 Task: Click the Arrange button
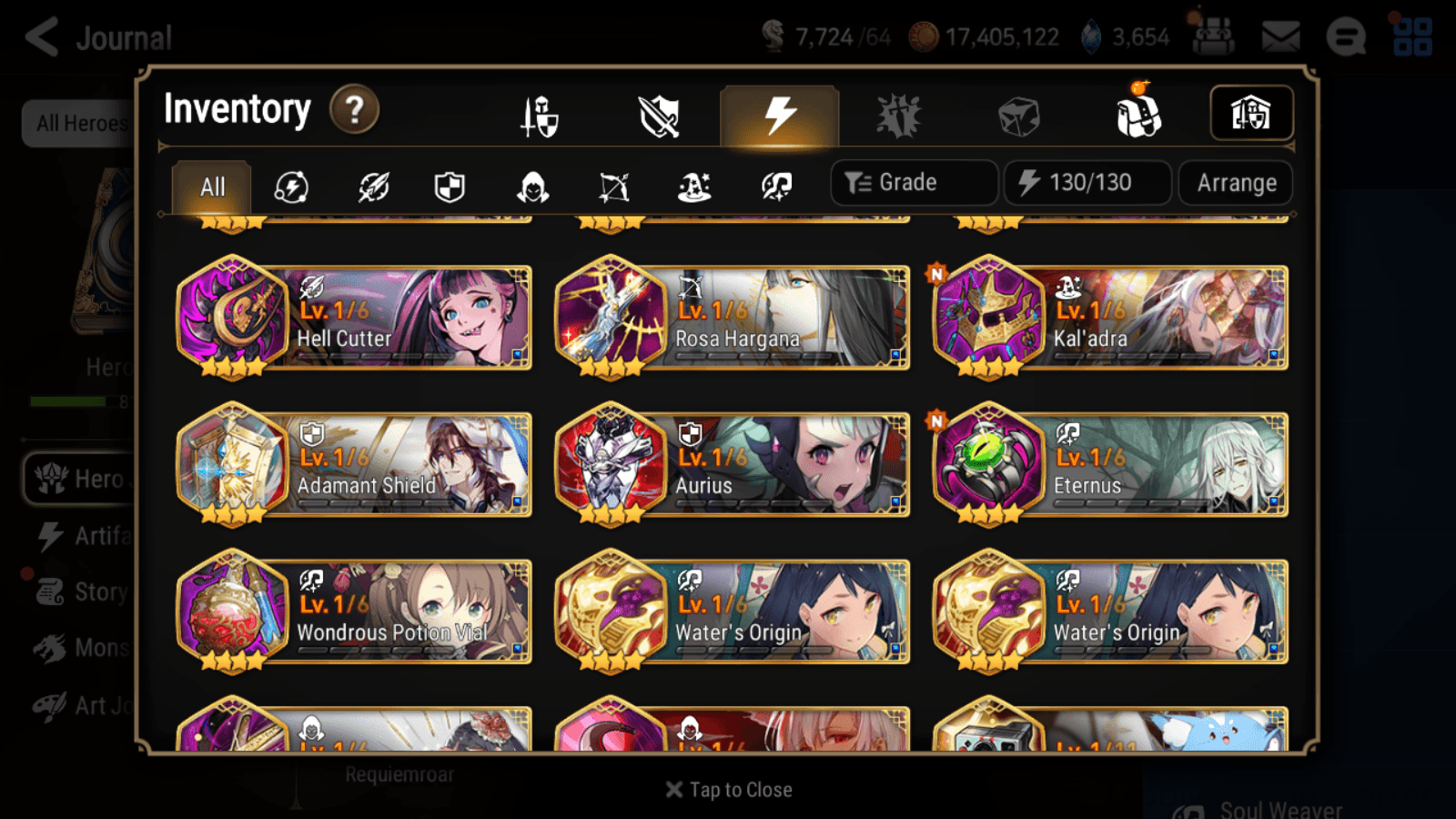[1235, 182]
